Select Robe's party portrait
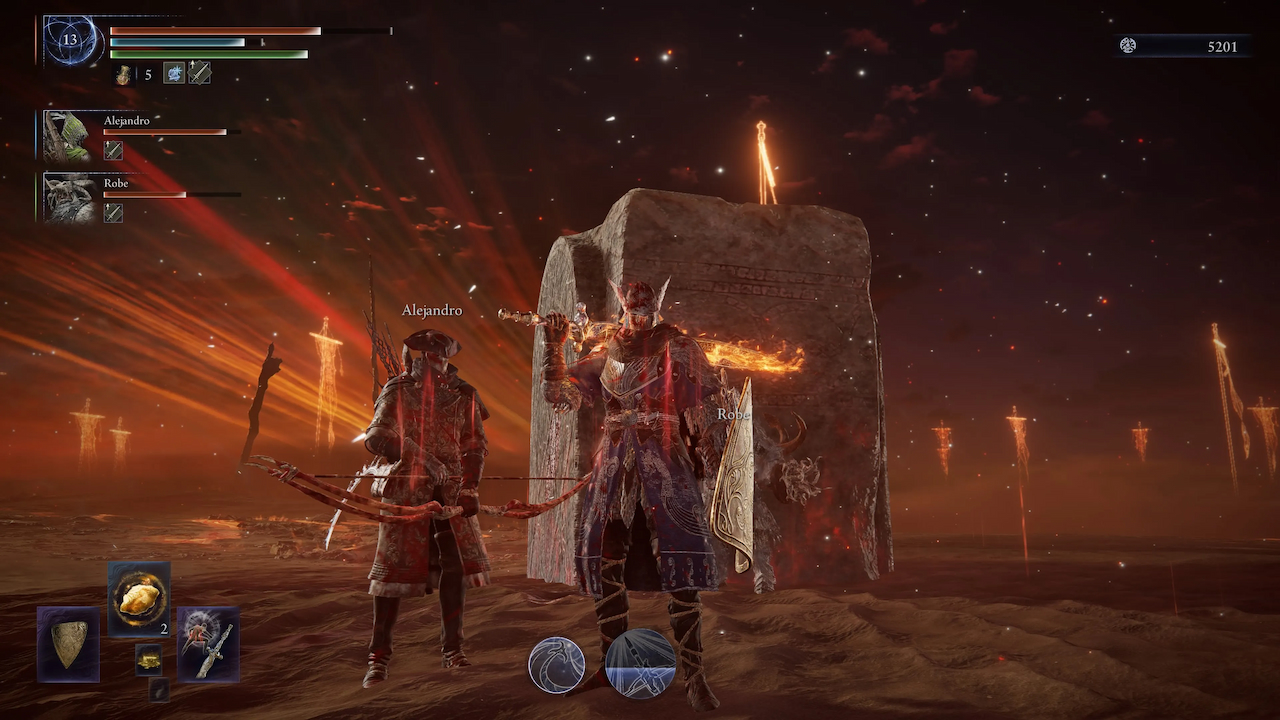Viewport: 1280px width, 720px height. tap(69, 197)
